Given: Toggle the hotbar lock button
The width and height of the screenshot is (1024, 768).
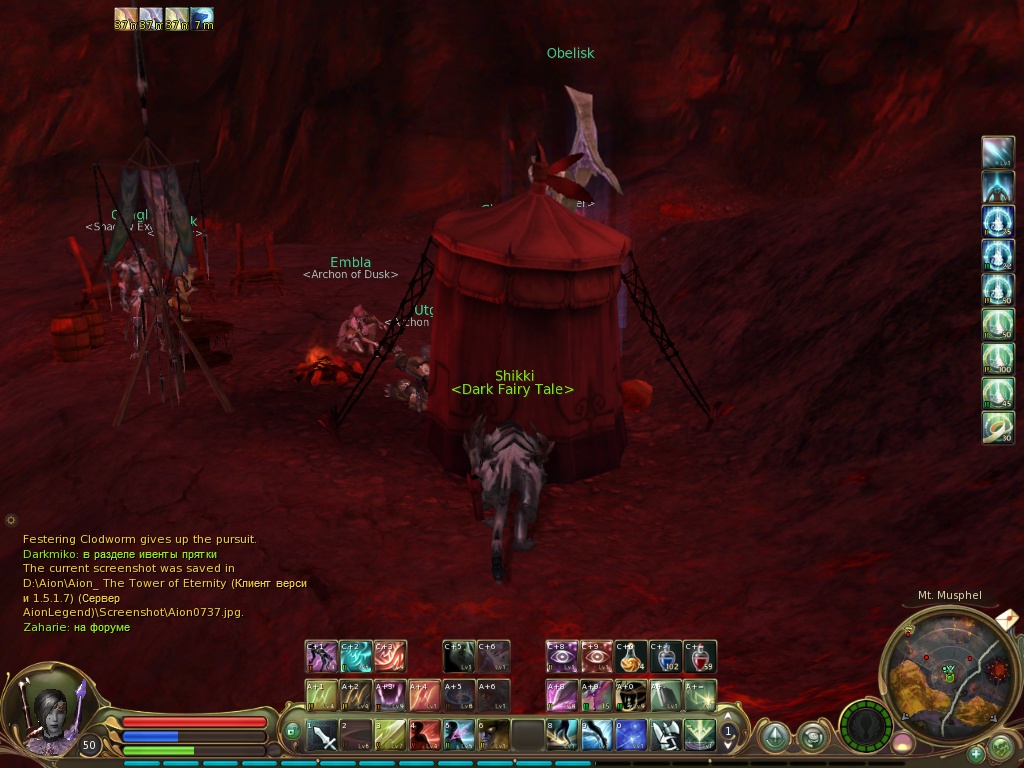Looking at the screenshot, I should click(292, 731).
